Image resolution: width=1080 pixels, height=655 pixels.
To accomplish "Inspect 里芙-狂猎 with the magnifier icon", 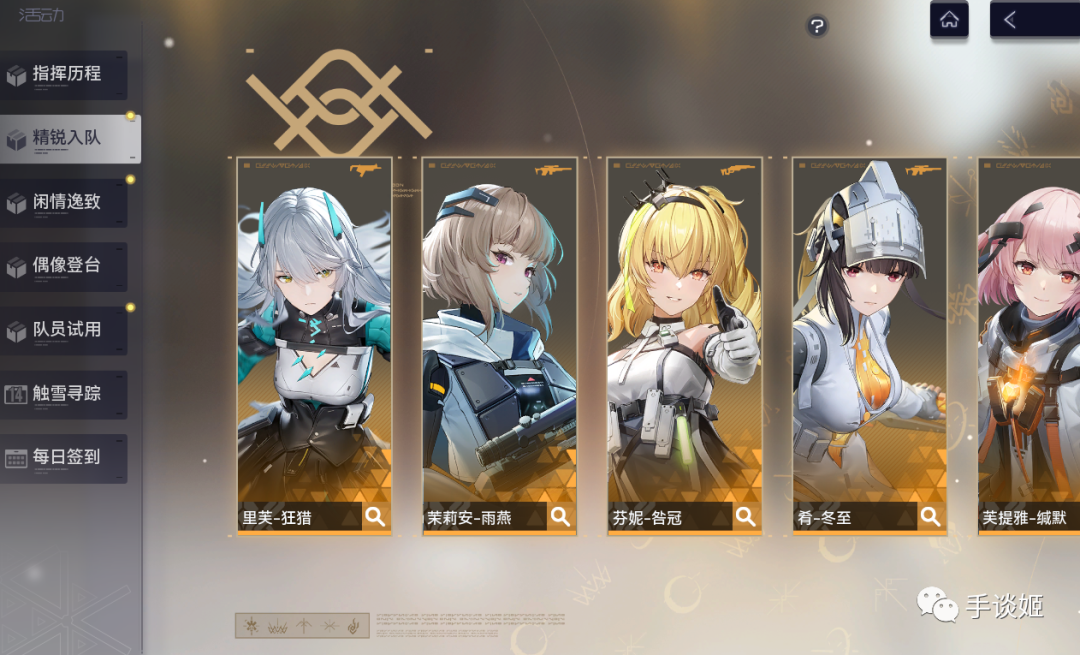I will pos(375,517).
